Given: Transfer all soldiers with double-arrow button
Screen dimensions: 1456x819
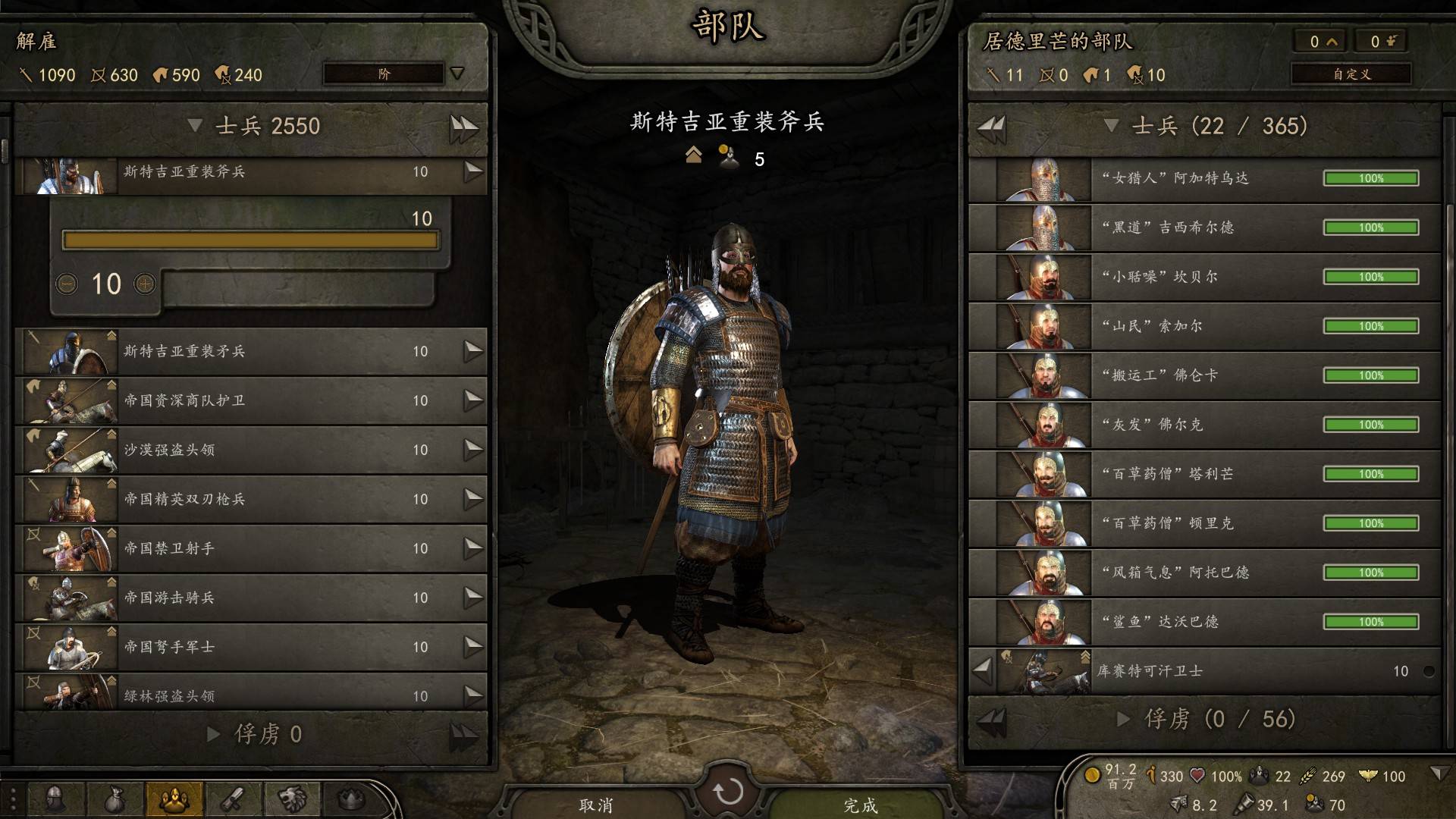Looking at the screenshot, I should point(463,127).
